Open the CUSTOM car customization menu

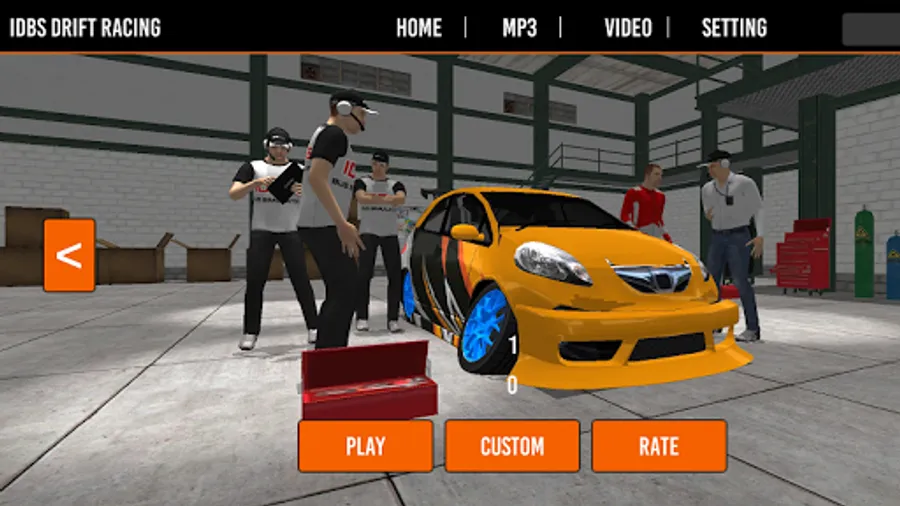(512, 446)
